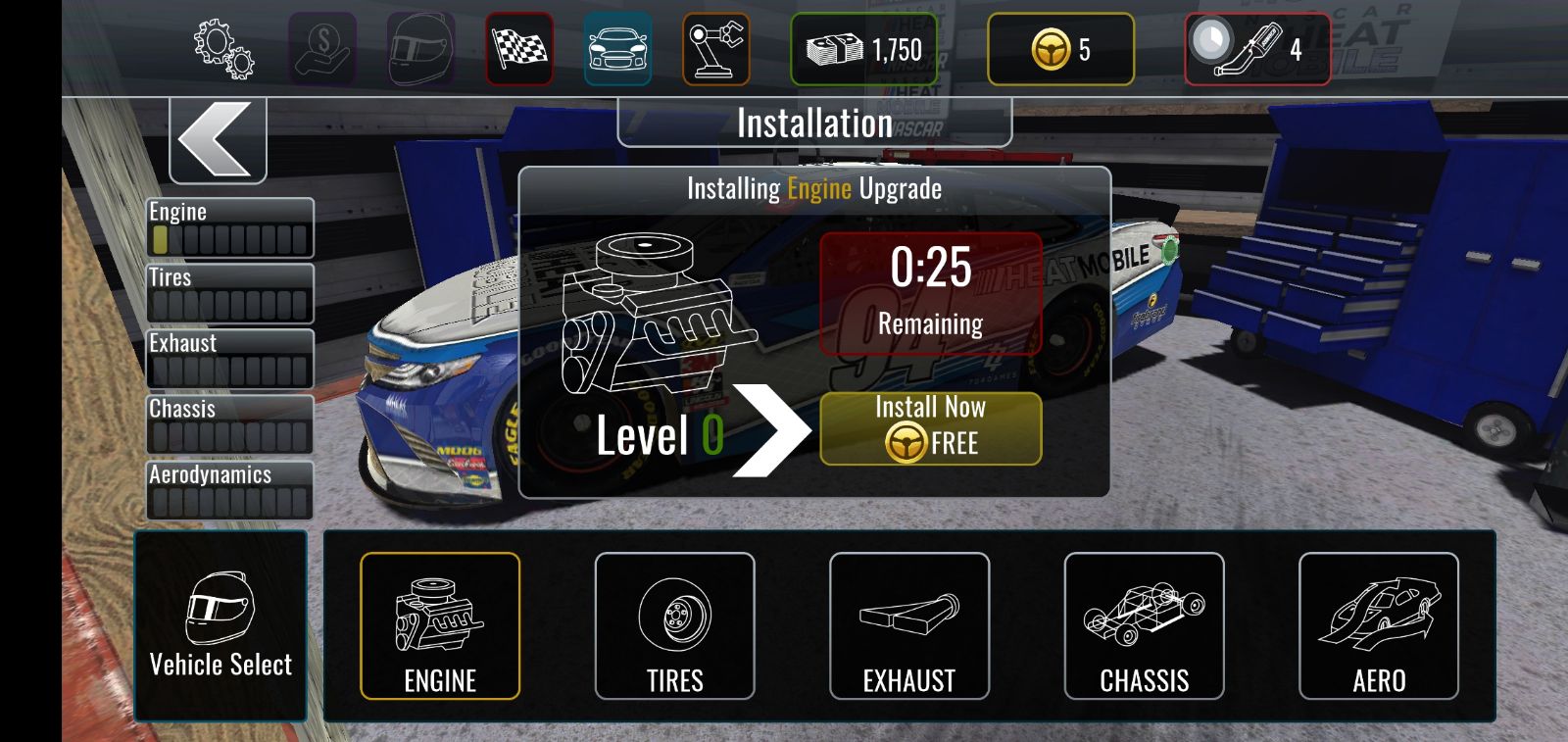Open the settings gears icon
This screenshot has height=742, width=1568.
(224, 49)
